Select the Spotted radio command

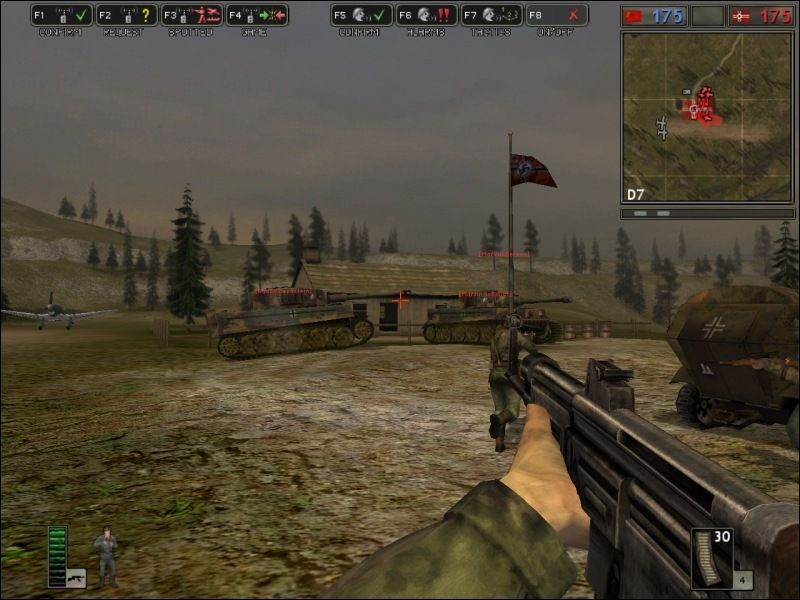coord(192,15)
